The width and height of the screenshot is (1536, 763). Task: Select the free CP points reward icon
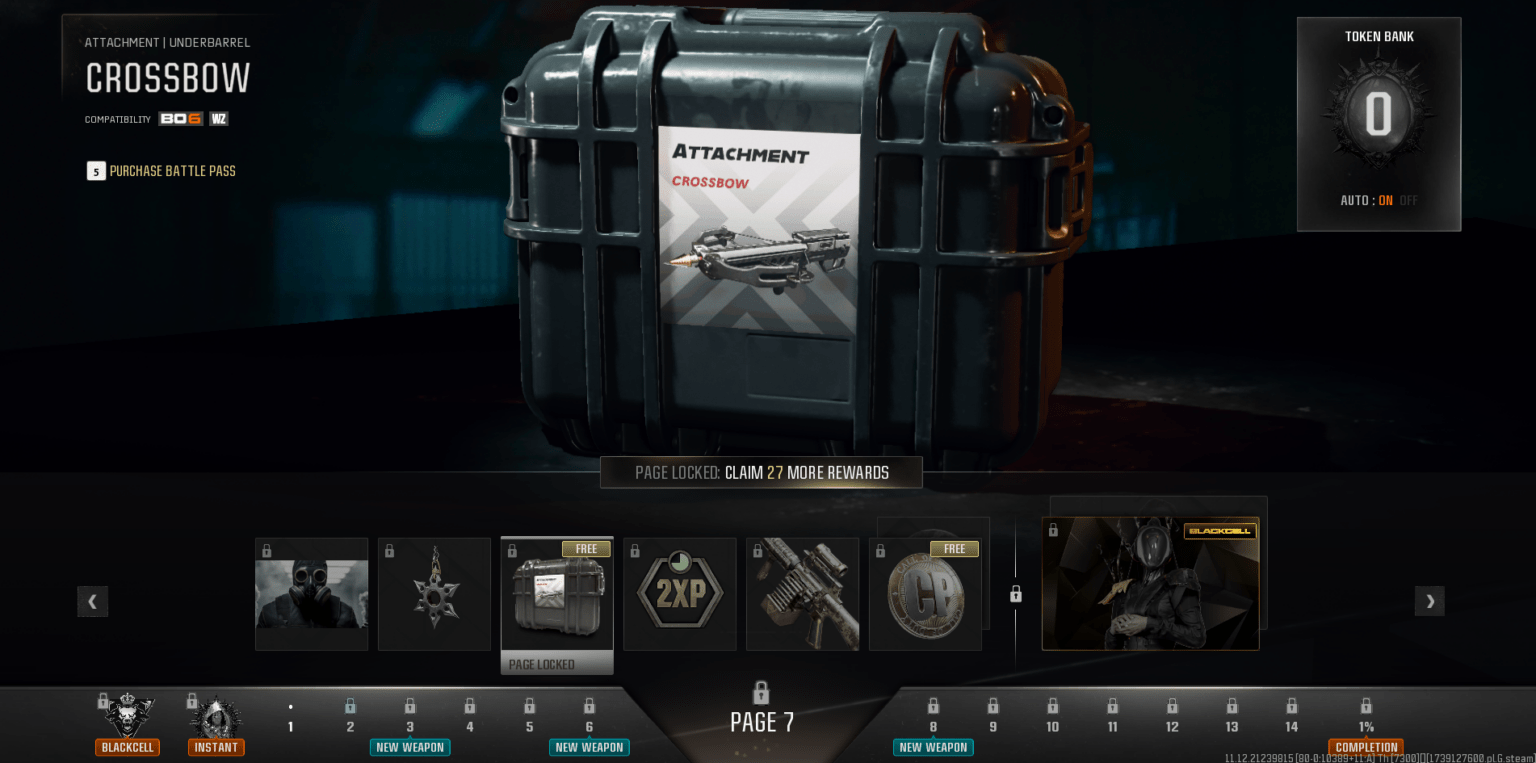pos(925,593)
